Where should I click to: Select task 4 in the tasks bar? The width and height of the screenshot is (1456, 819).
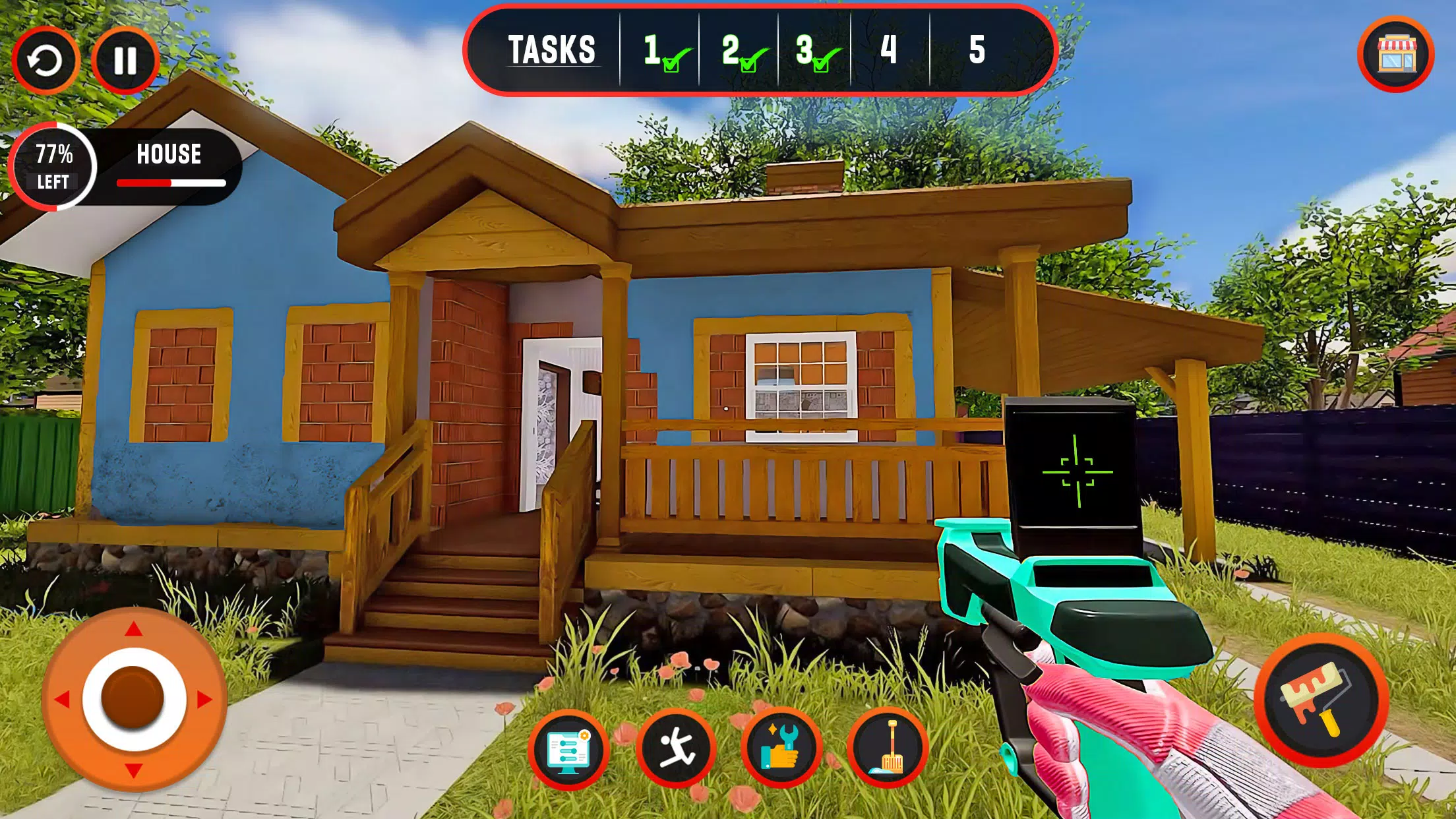(x=889, y=50)
